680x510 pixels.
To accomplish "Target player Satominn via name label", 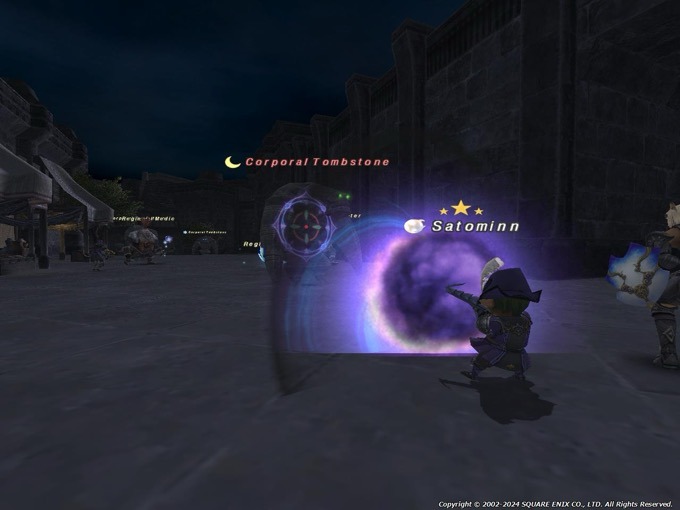I will [x=475, y=227].
